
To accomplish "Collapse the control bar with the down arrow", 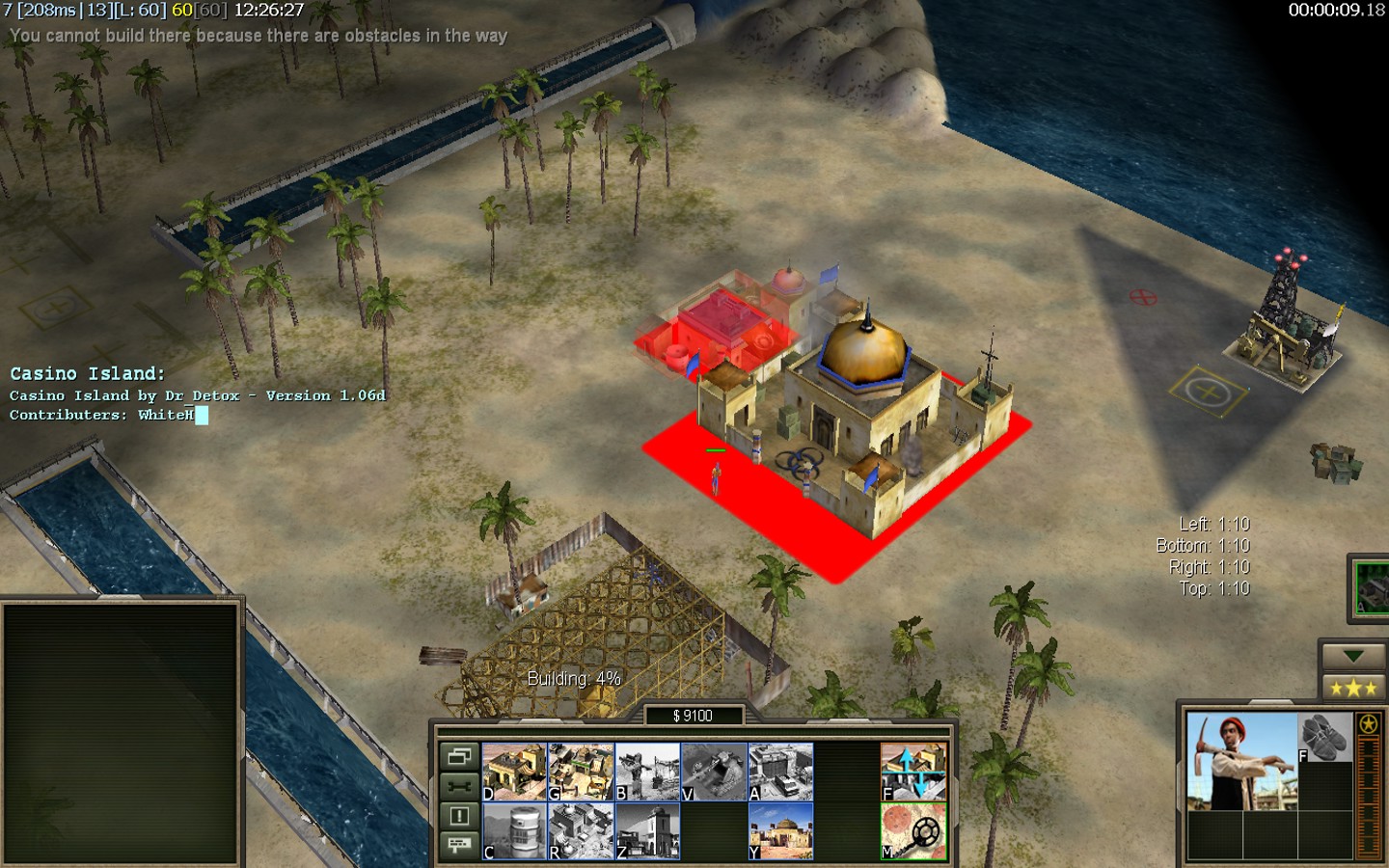I will [x=1352, y=656].
